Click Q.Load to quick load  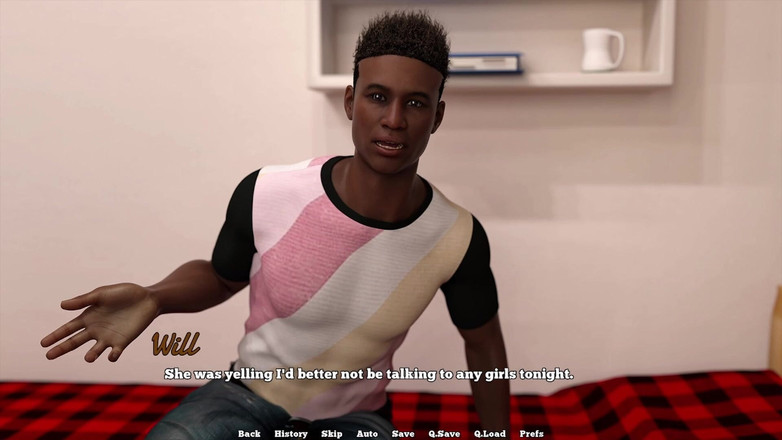coord(490,433)
